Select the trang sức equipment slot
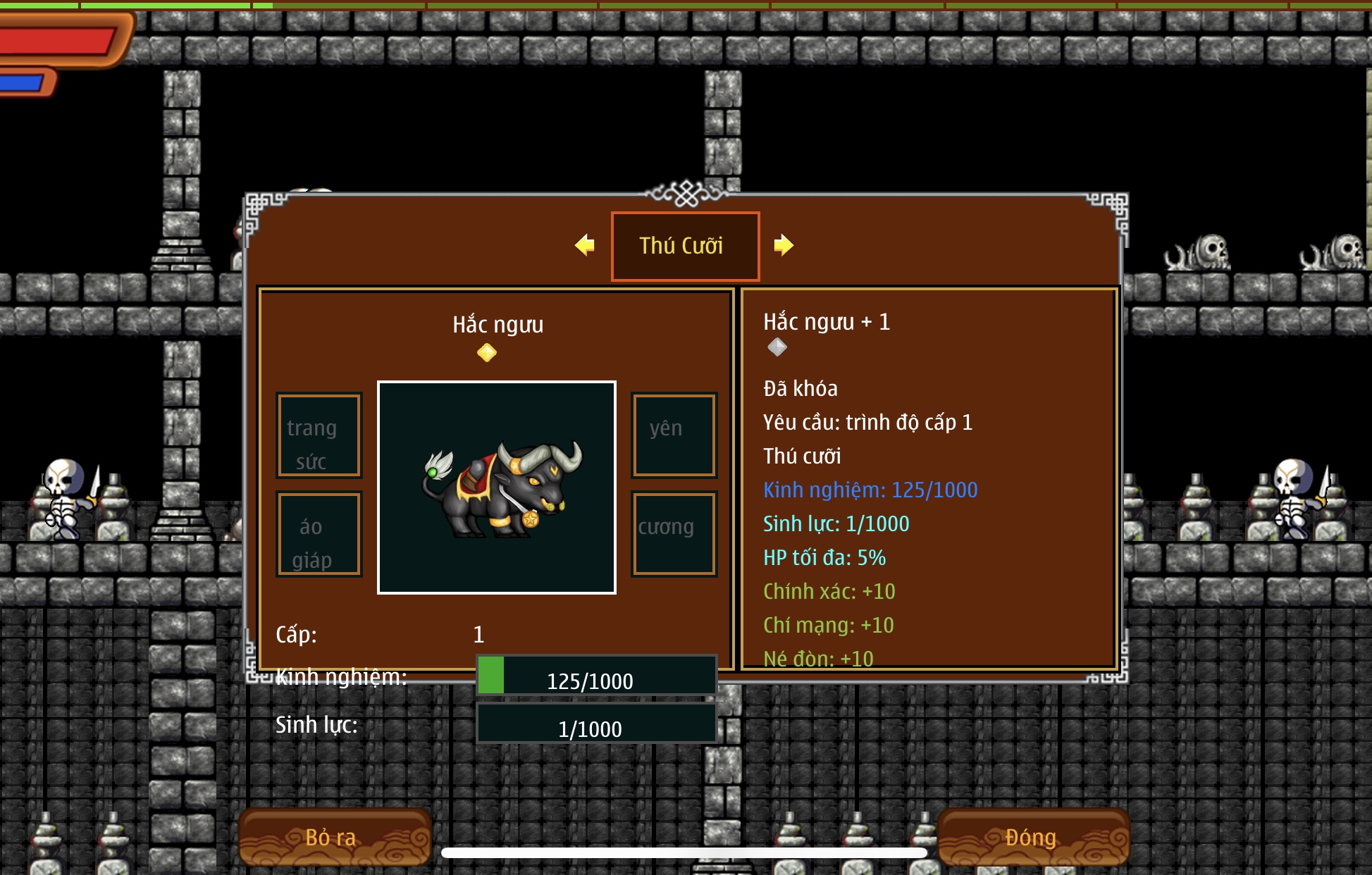 coord(319,435)
